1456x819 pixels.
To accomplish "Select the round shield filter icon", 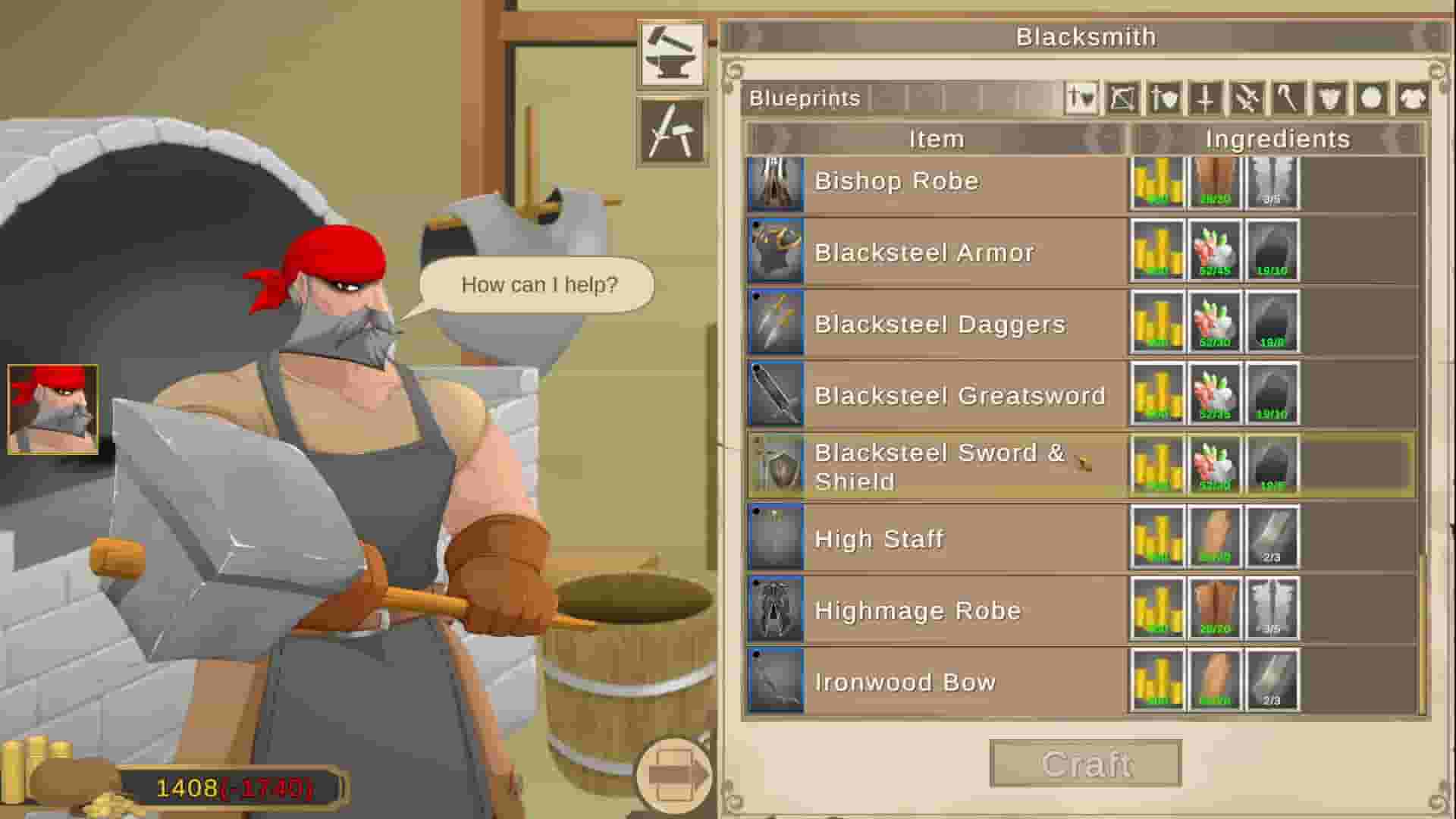I will point(1373,99).
